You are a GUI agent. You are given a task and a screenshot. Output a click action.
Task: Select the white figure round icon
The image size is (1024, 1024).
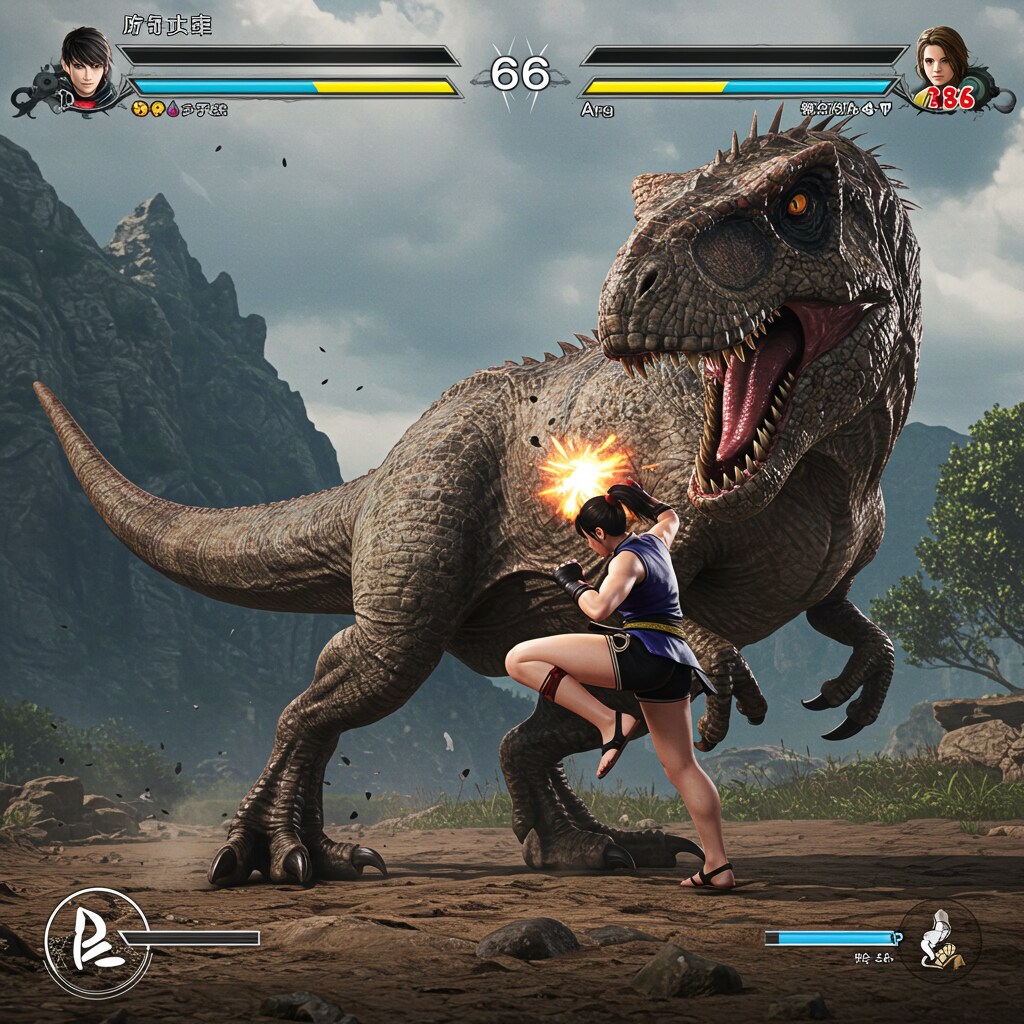(939, 939)
